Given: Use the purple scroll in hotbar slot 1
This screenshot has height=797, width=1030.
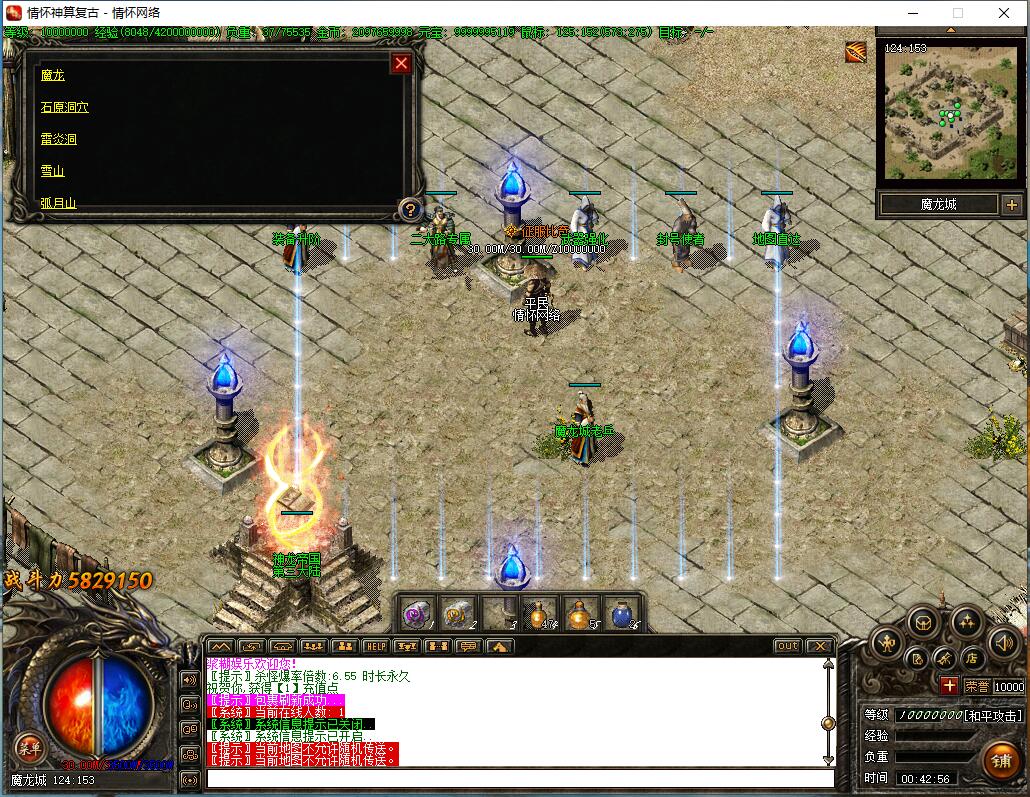Looking at the screenshot, I should coord(418,612).
